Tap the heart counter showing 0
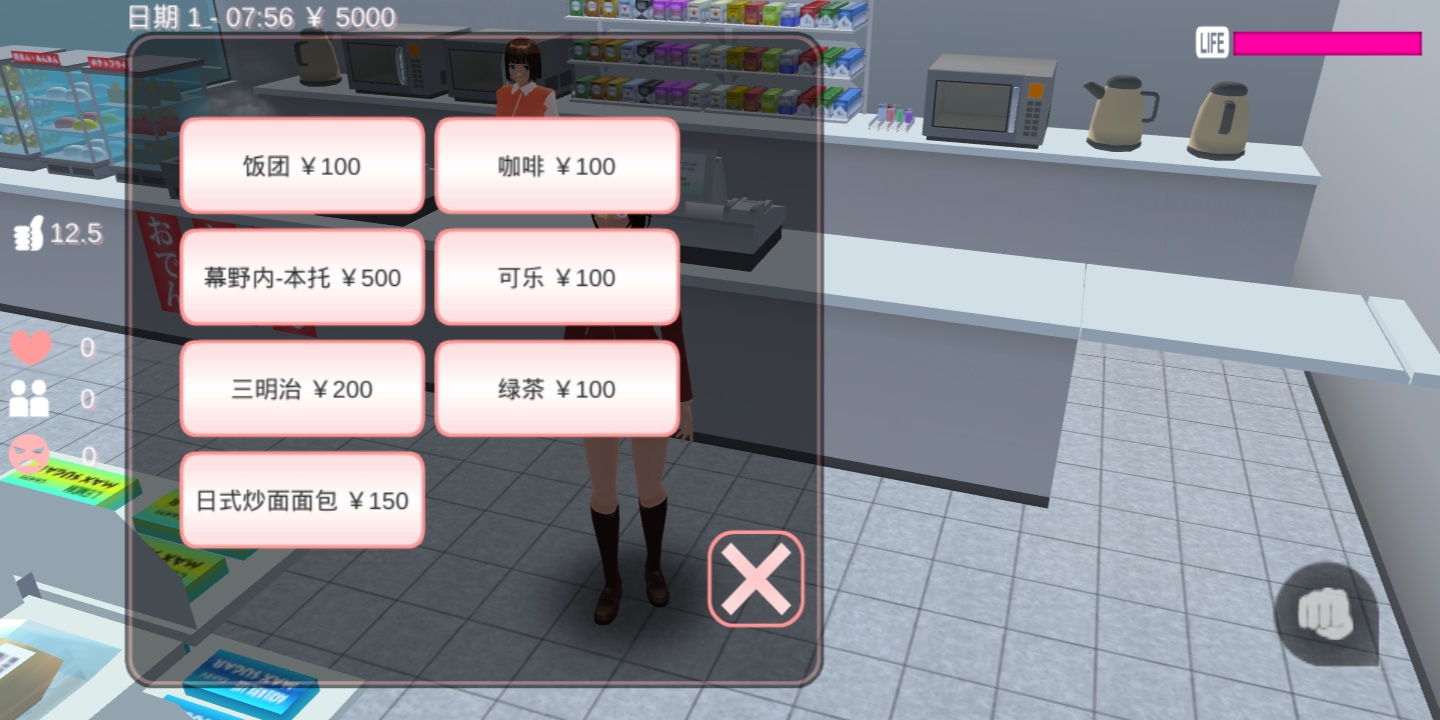The height and width of the screenshot is (720, 1440). [x=86, y=347]
